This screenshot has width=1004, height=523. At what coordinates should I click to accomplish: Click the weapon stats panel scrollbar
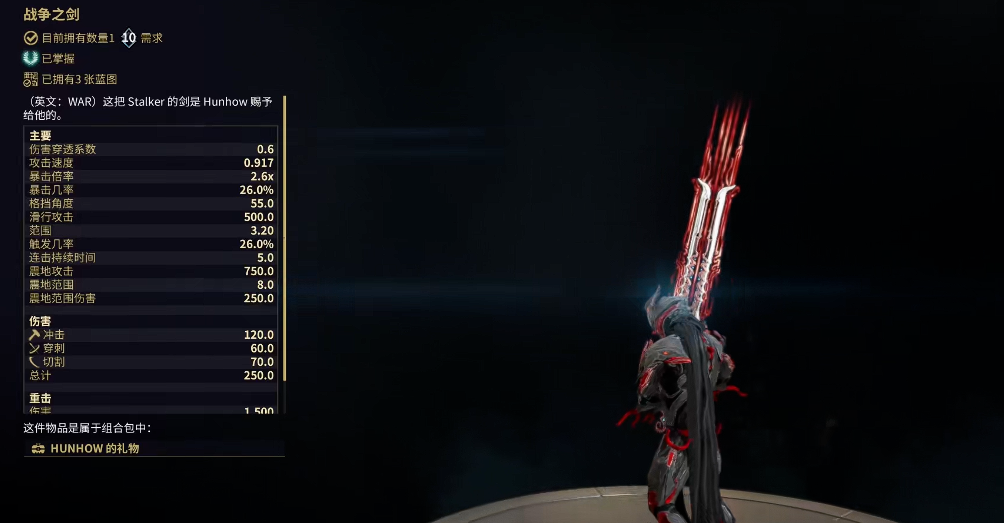285,238
